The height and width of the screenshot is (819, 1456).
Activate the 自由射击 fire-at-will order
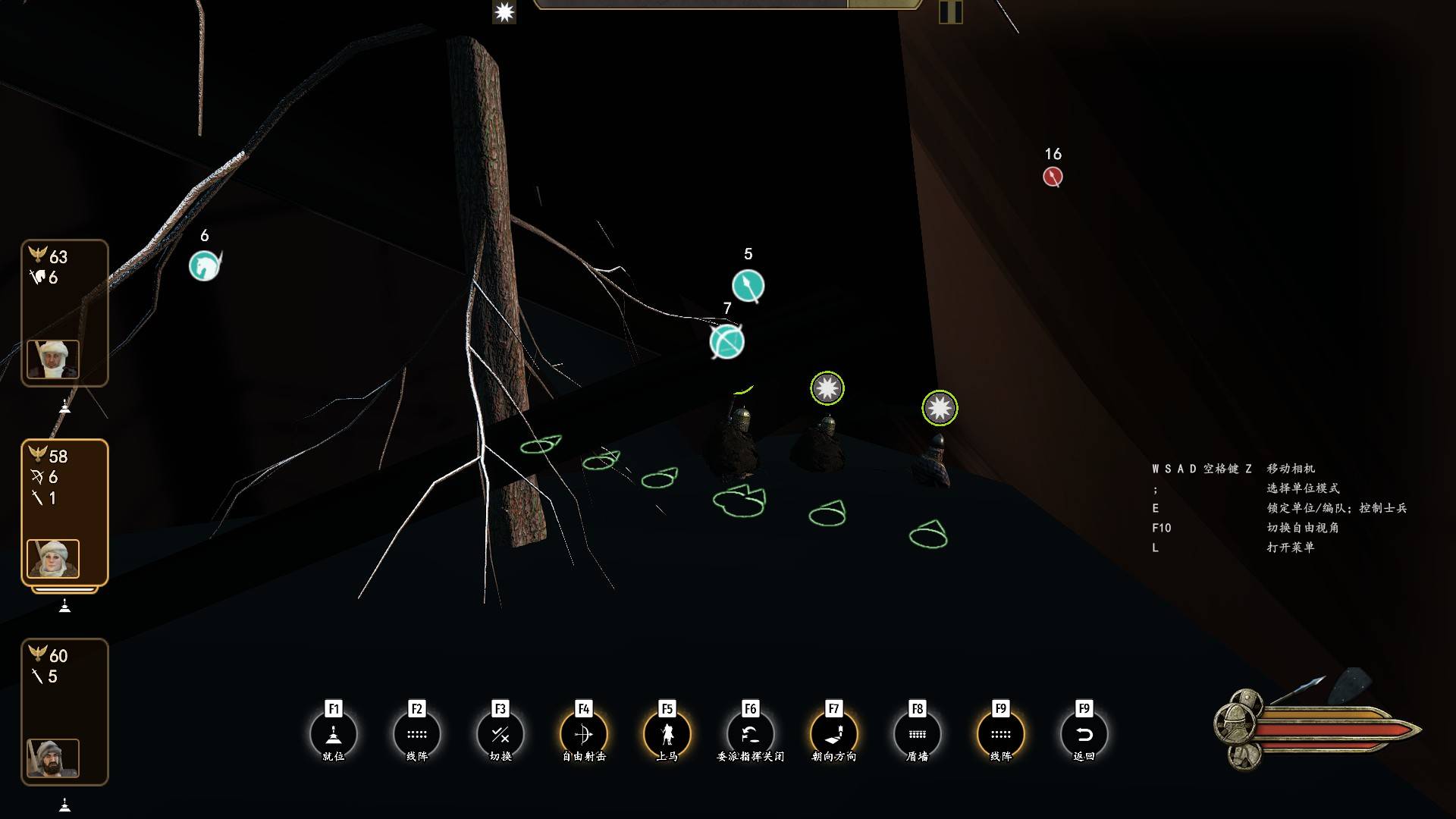pyautogui.click(x=584, y=734)
